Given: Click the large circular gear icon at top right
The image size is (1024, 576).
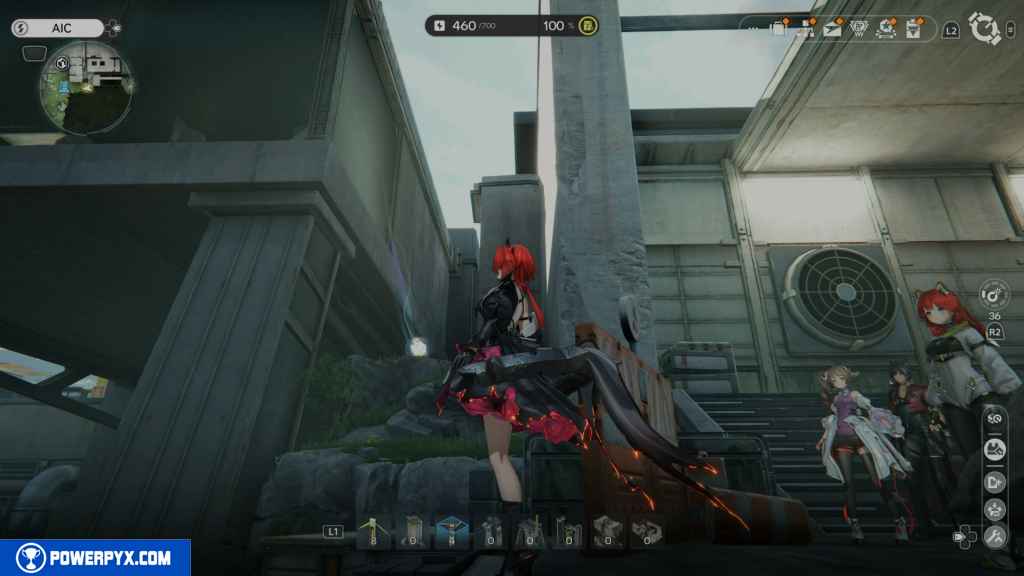Looking at the screenshot, I should click(x=985, y=28).
